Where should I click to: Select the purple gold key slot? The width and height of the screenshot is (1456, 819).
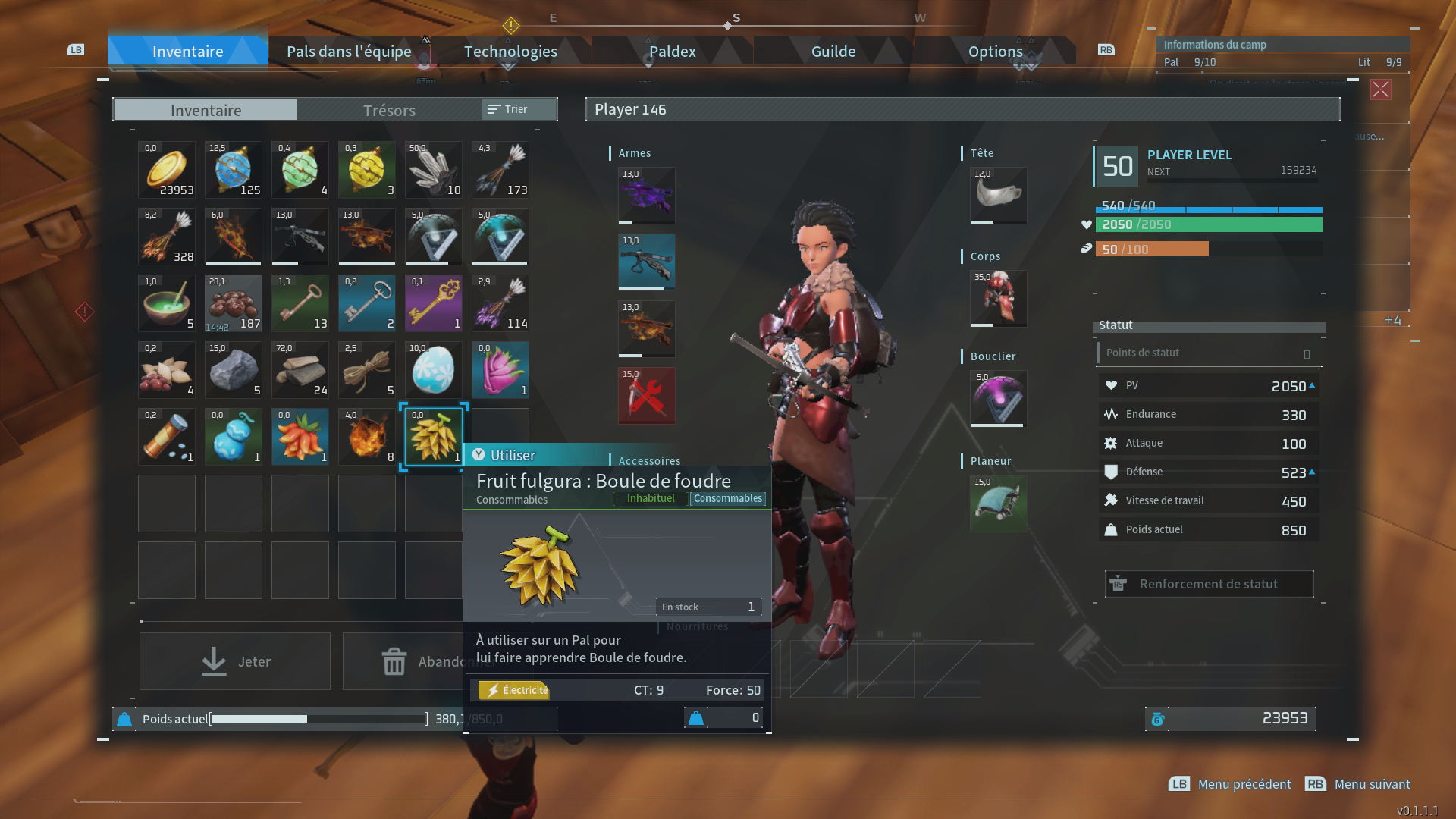pos(434,303)
